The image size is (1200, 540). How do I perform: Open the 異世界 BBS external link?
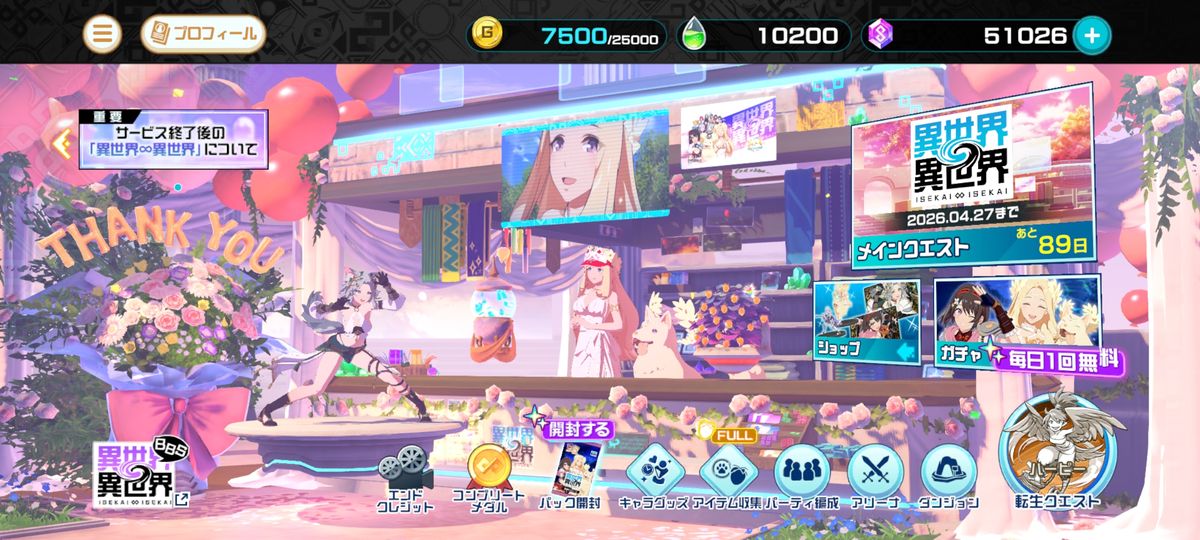(x=135, y=474)
